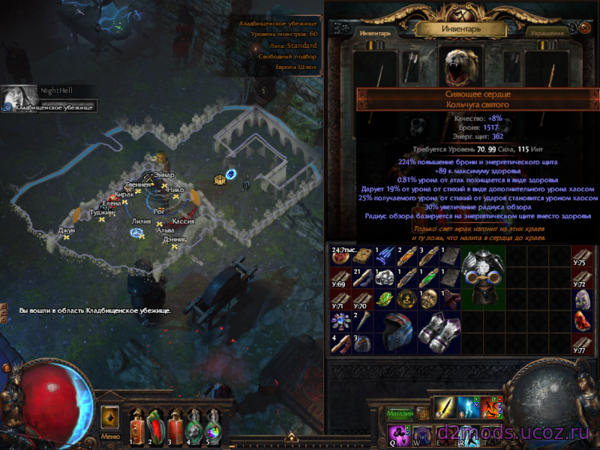Select the green coiled ring item
The width and height of the screenshot is (600, 450).
[383, 299]
